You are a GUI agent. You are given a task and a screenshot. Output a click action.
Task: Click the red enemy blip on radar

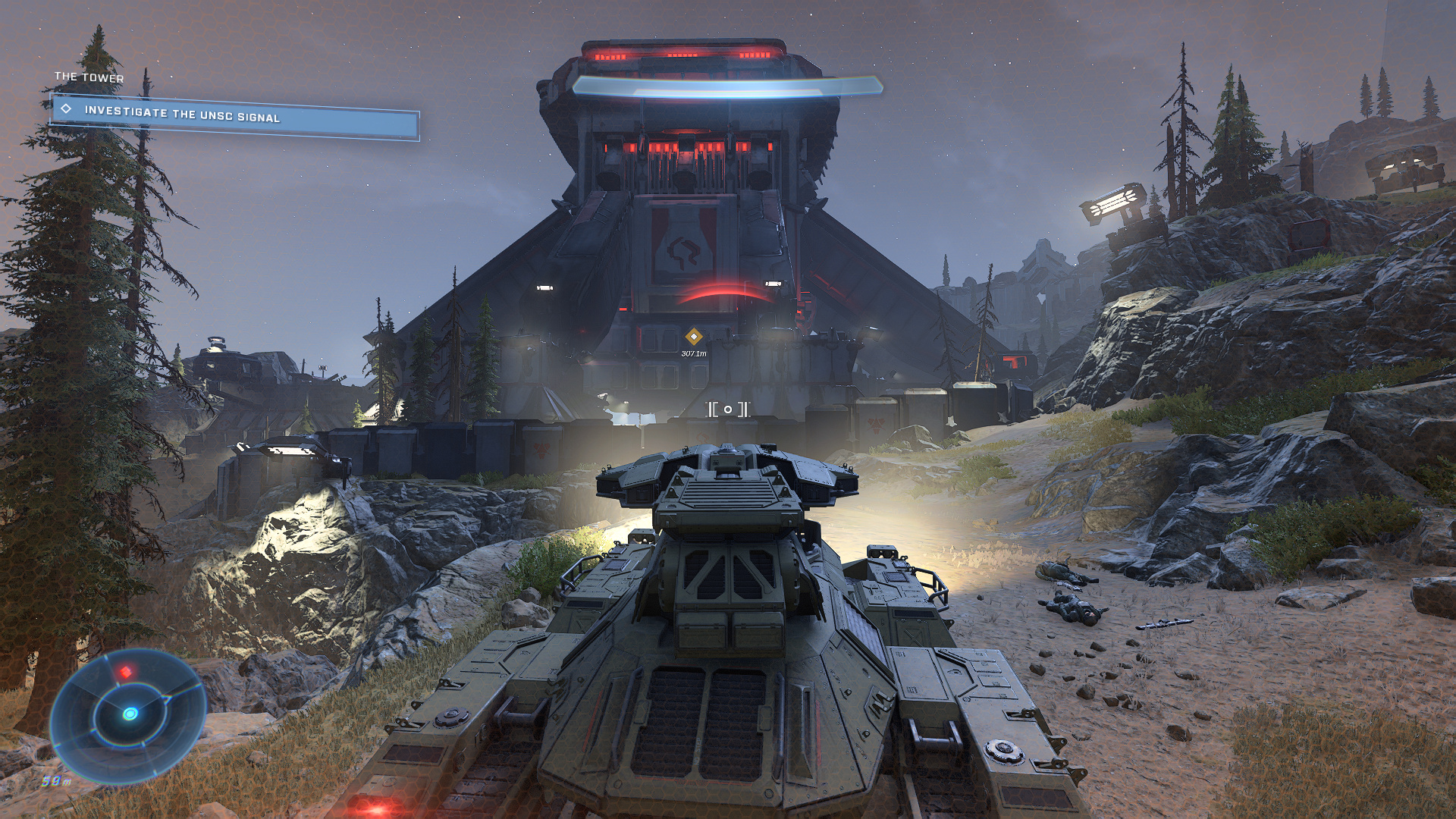pyautogui.click(x=126, y=672)
